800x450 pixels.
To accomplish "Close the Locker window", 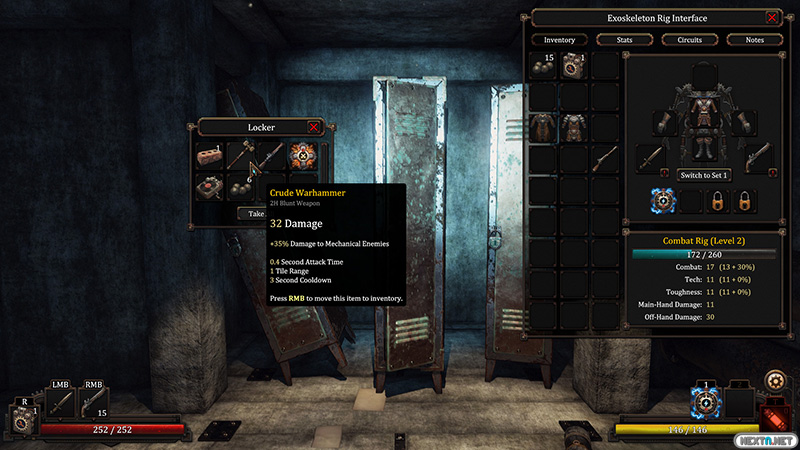I will (314, 127).
